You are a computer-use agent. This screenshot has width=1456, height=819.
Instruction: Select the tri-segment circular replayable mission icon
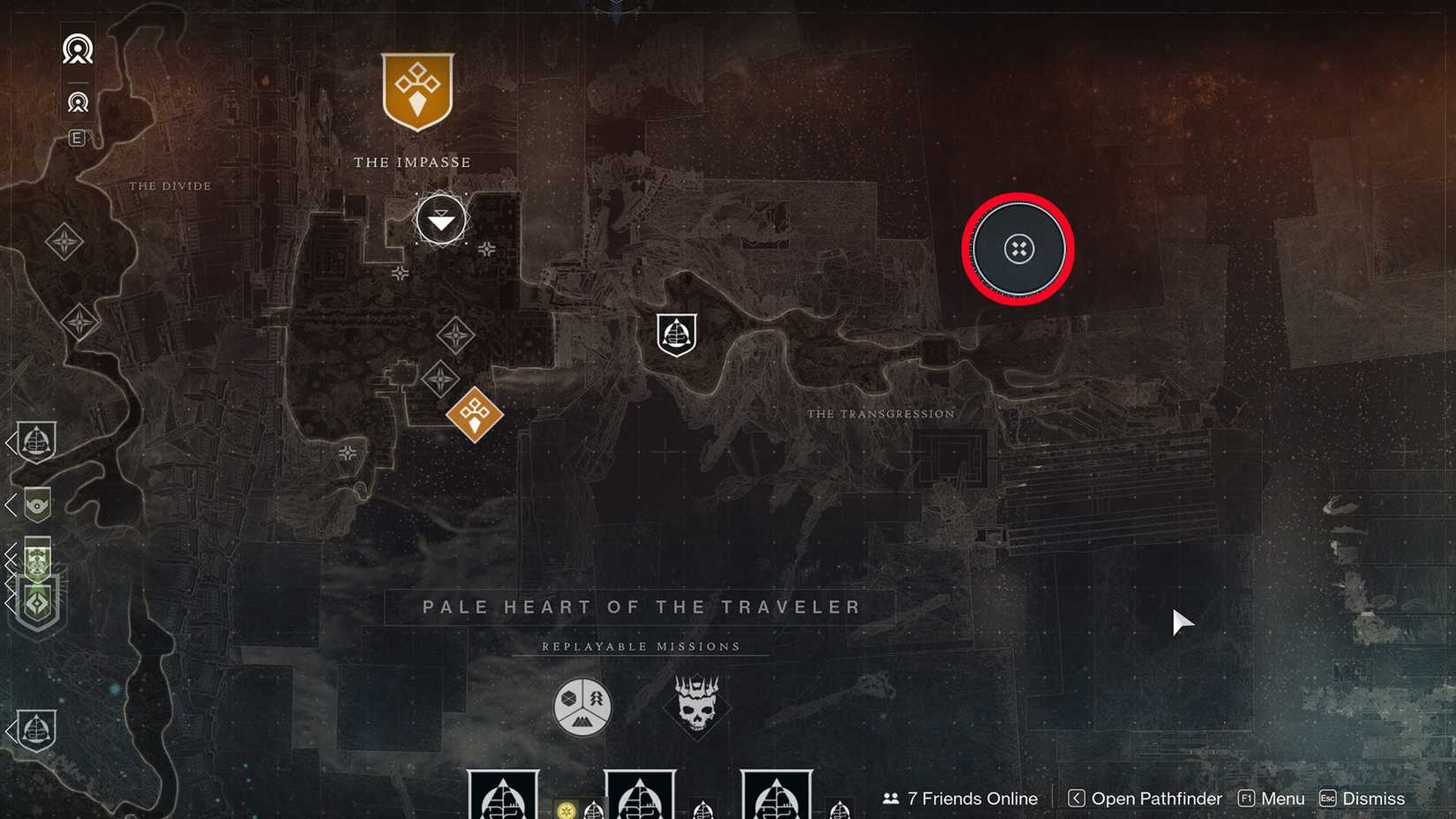click(x=582, y=705)
